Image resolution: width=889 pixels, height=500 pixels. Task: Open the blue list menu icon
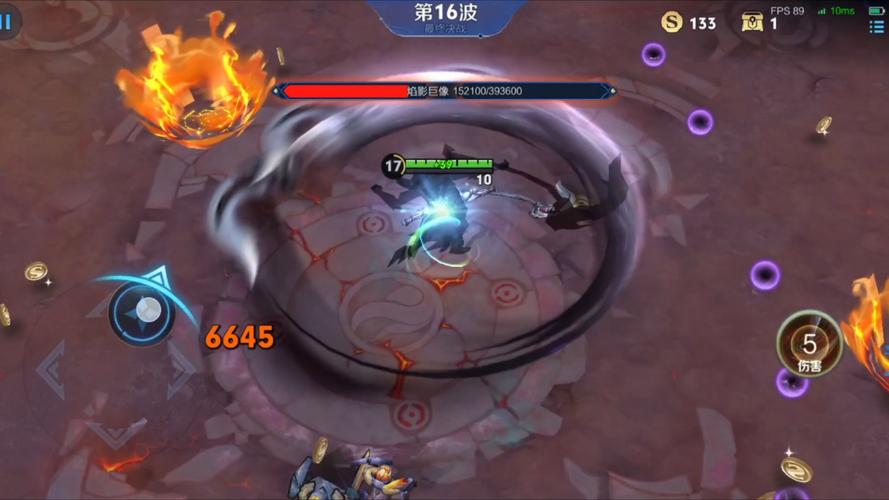pos(876,27)
